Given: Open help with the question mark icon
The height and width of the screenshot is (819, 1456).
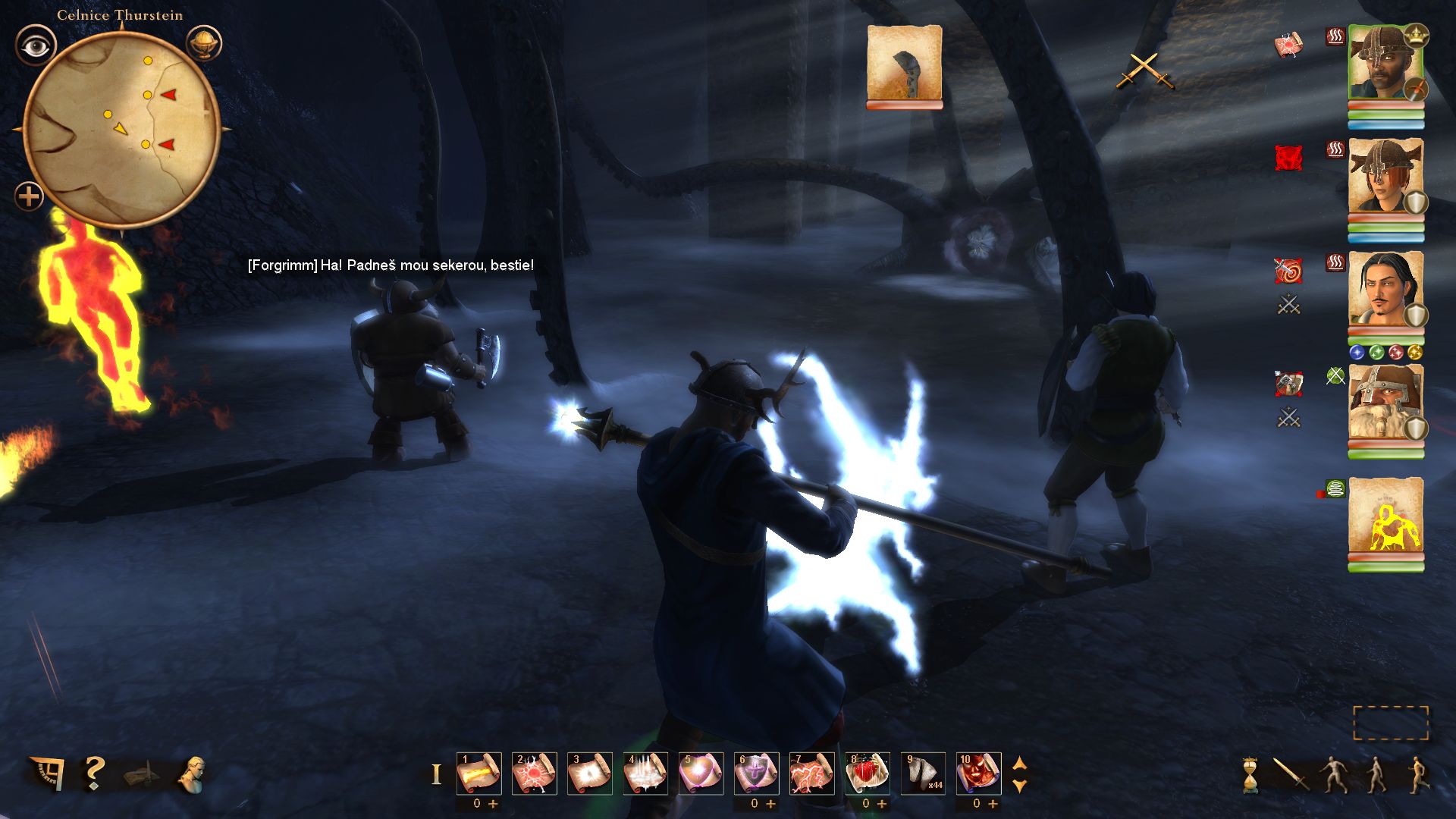Looking at the screenshot, I should [94, 773].
